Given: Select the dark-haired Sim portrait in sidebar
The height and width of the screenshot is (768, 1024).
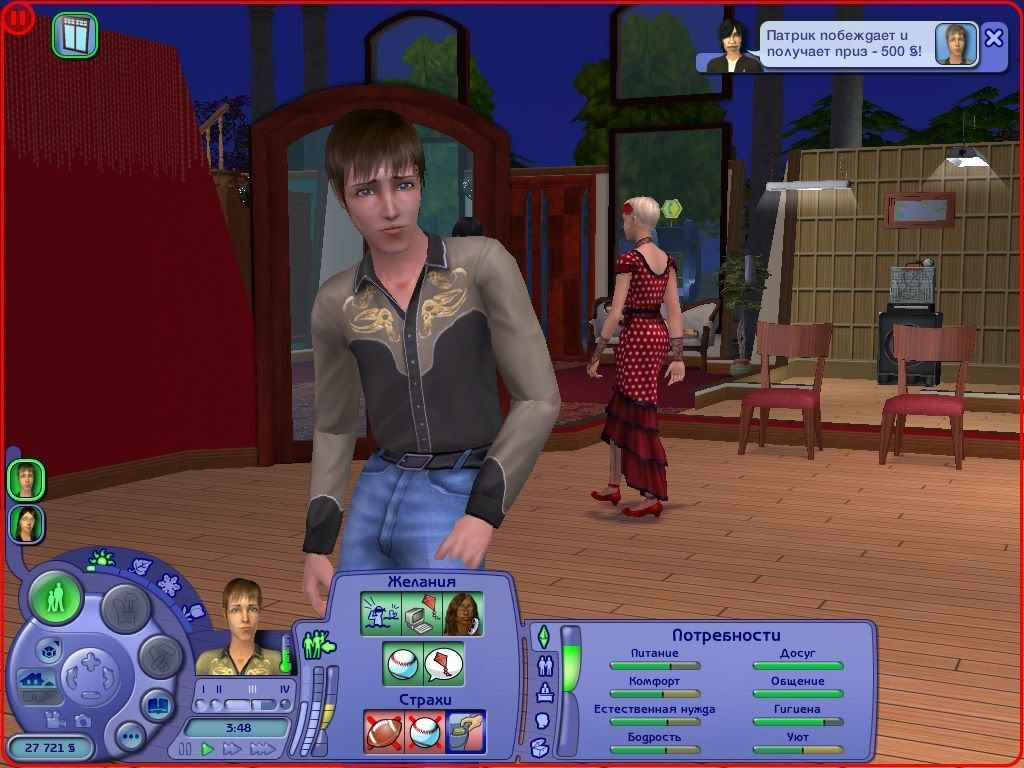Looking at the screenshot, I should click(x=26, y=523).
